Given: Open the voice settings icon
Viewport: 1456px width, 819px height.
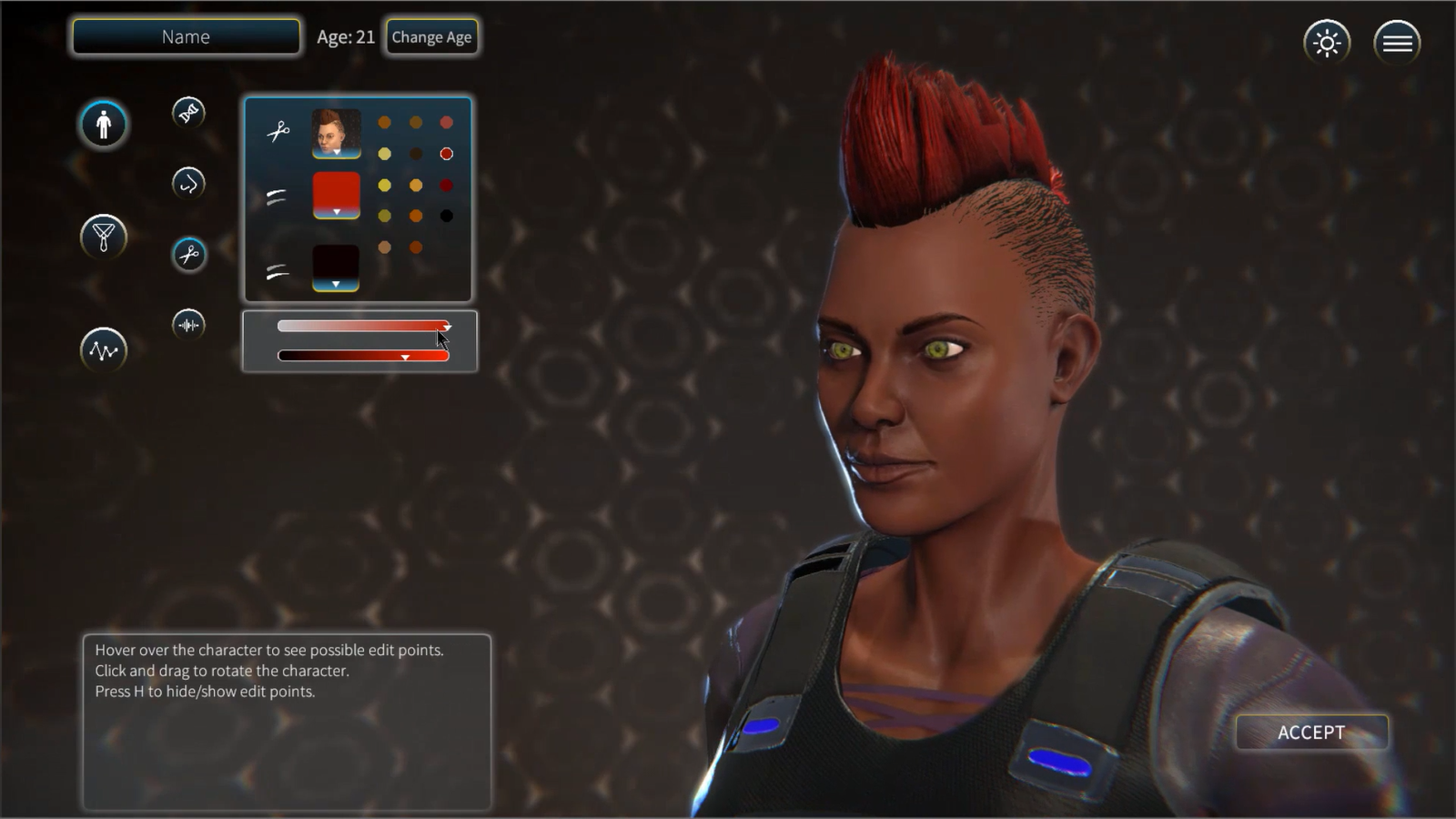Looking at the screenshot, I should [x=187, y=324].
